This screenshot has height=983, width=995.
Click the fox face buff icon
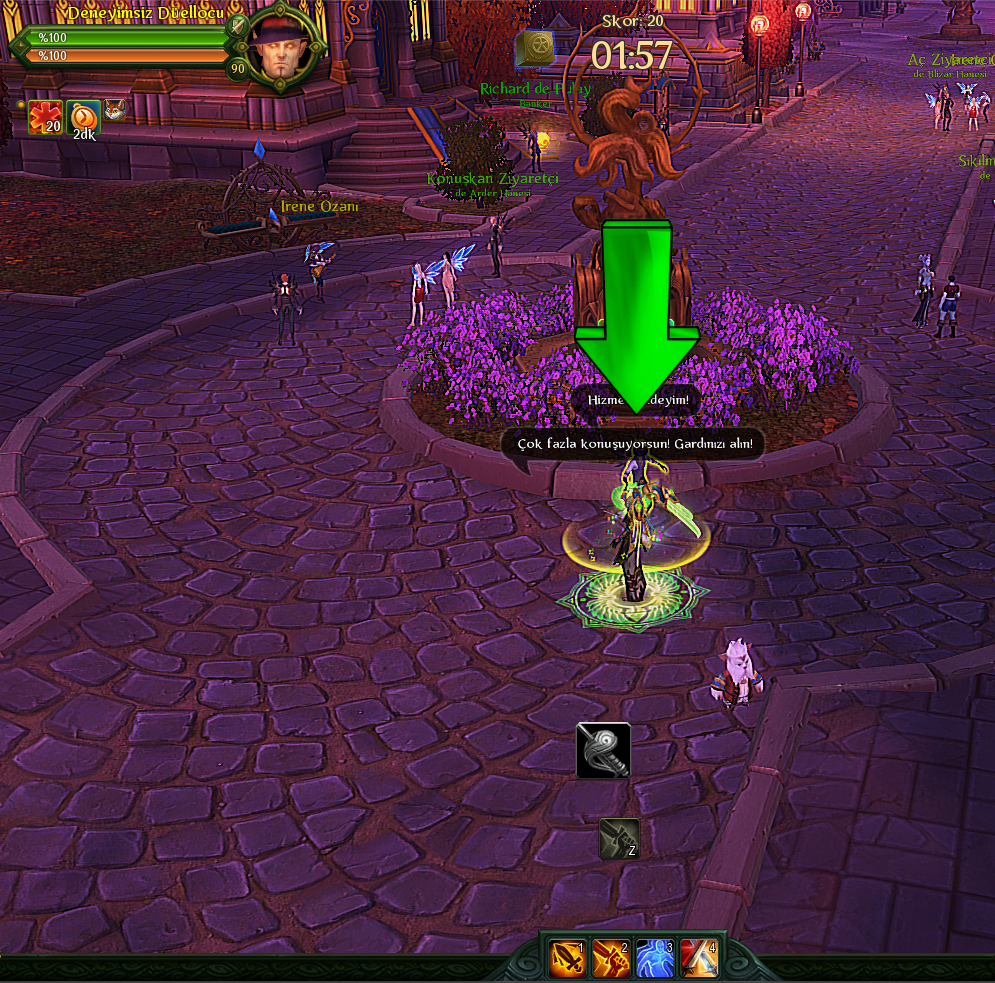pos(115,109)
